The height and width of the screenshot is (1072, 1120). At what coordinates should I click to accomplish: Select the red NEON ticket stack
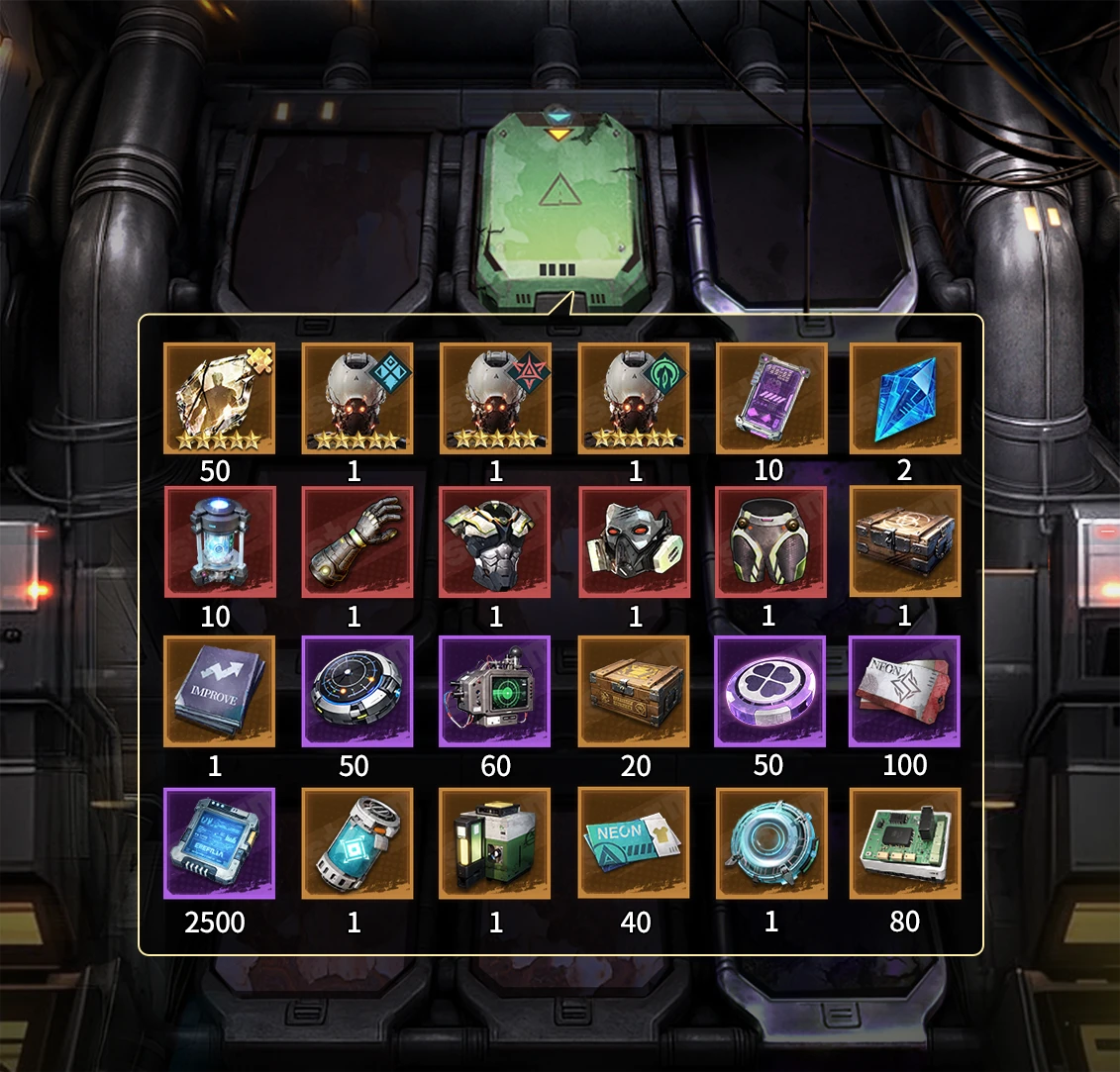pyautogui.click(x=905, y=692)
